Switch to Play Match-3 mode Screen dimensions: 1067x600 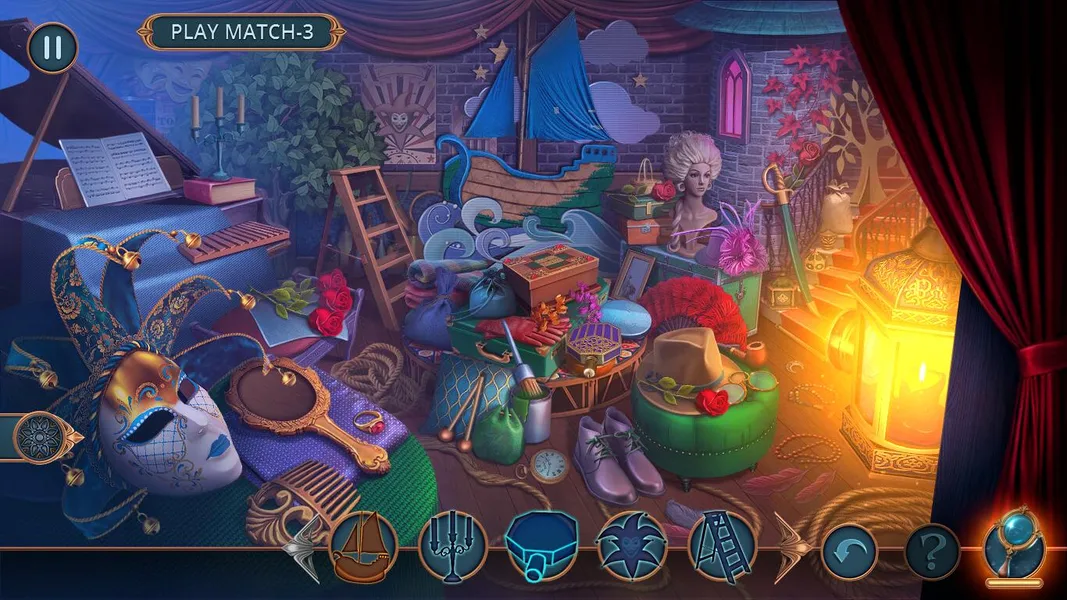coord(242,32)
